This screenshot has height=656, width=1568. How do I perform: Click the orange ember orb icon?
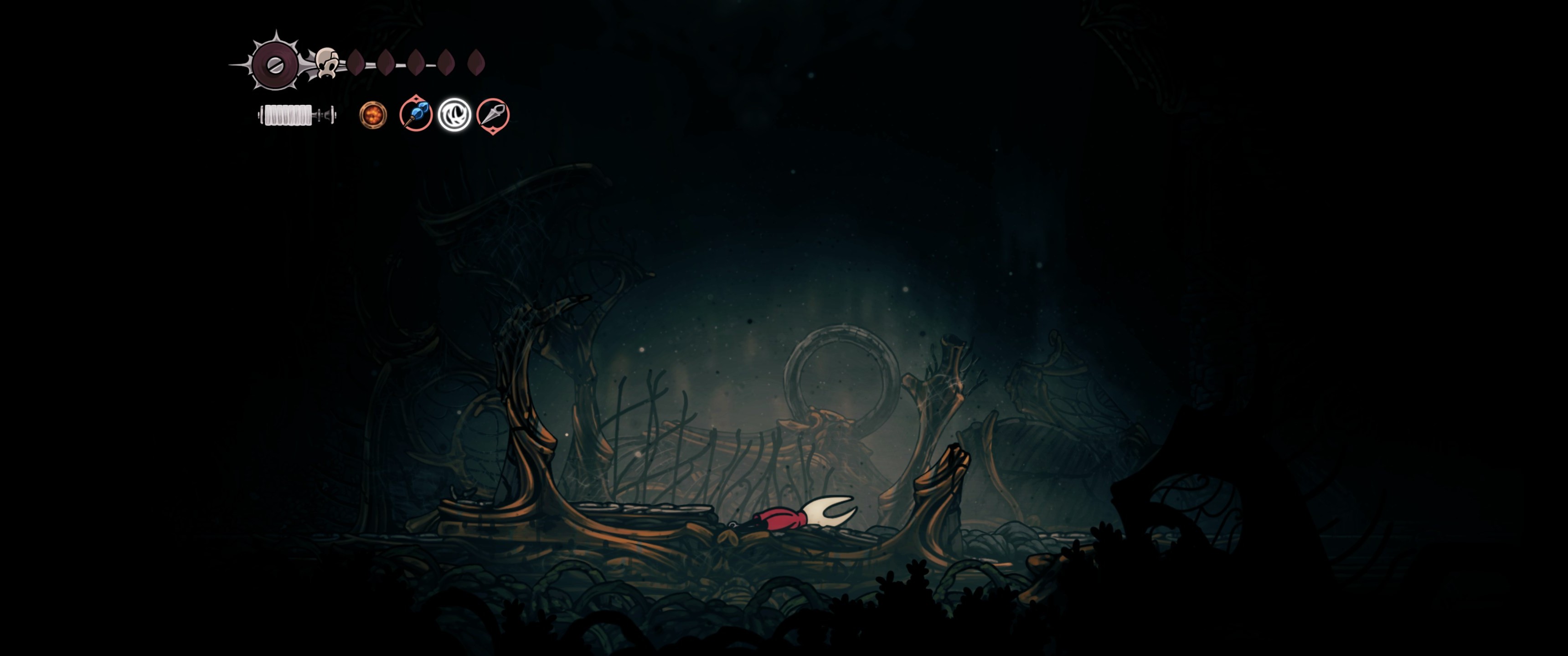[372, 114]
